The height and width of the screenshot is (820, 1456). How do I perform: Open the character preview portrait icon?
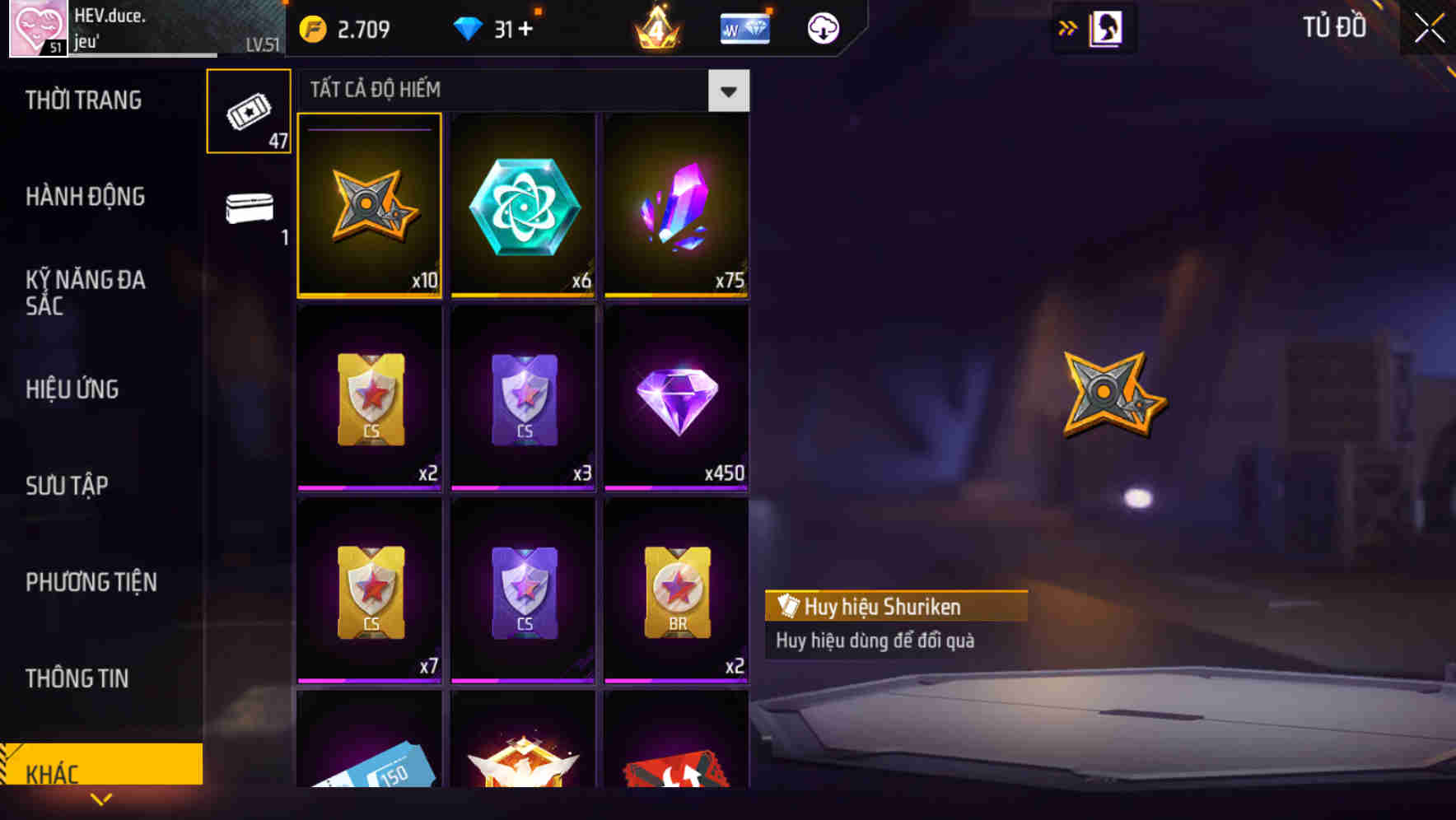[1108, 27]
